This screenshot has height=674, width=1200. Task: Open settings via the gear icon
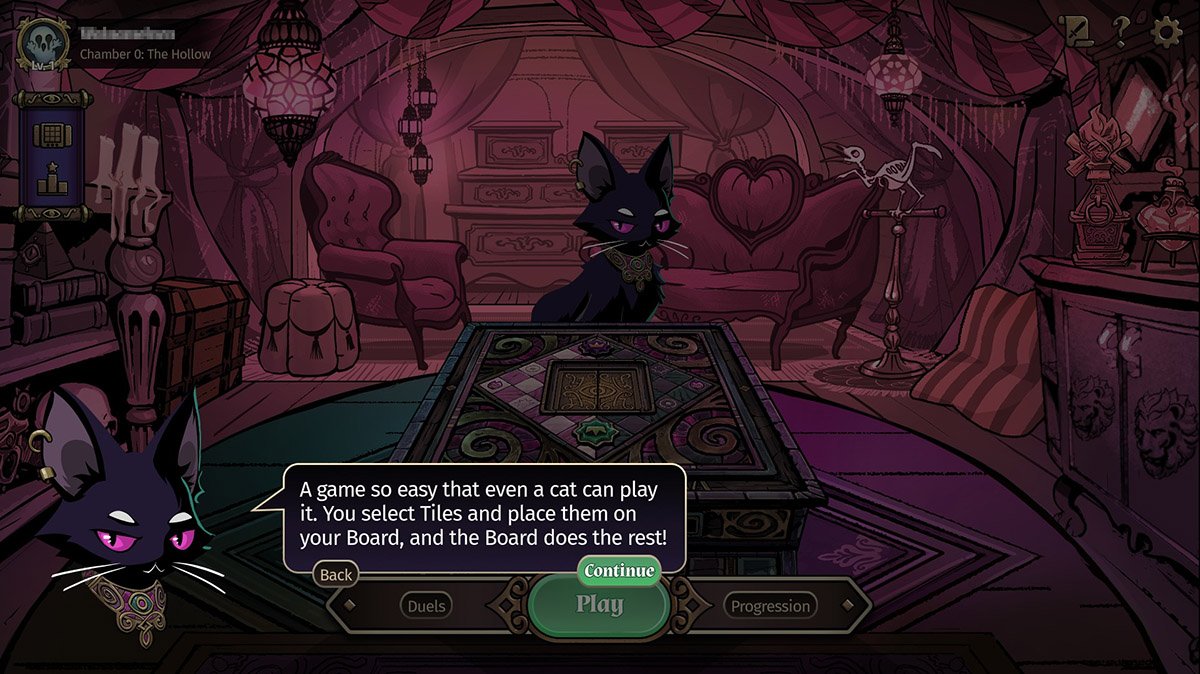1167,32
